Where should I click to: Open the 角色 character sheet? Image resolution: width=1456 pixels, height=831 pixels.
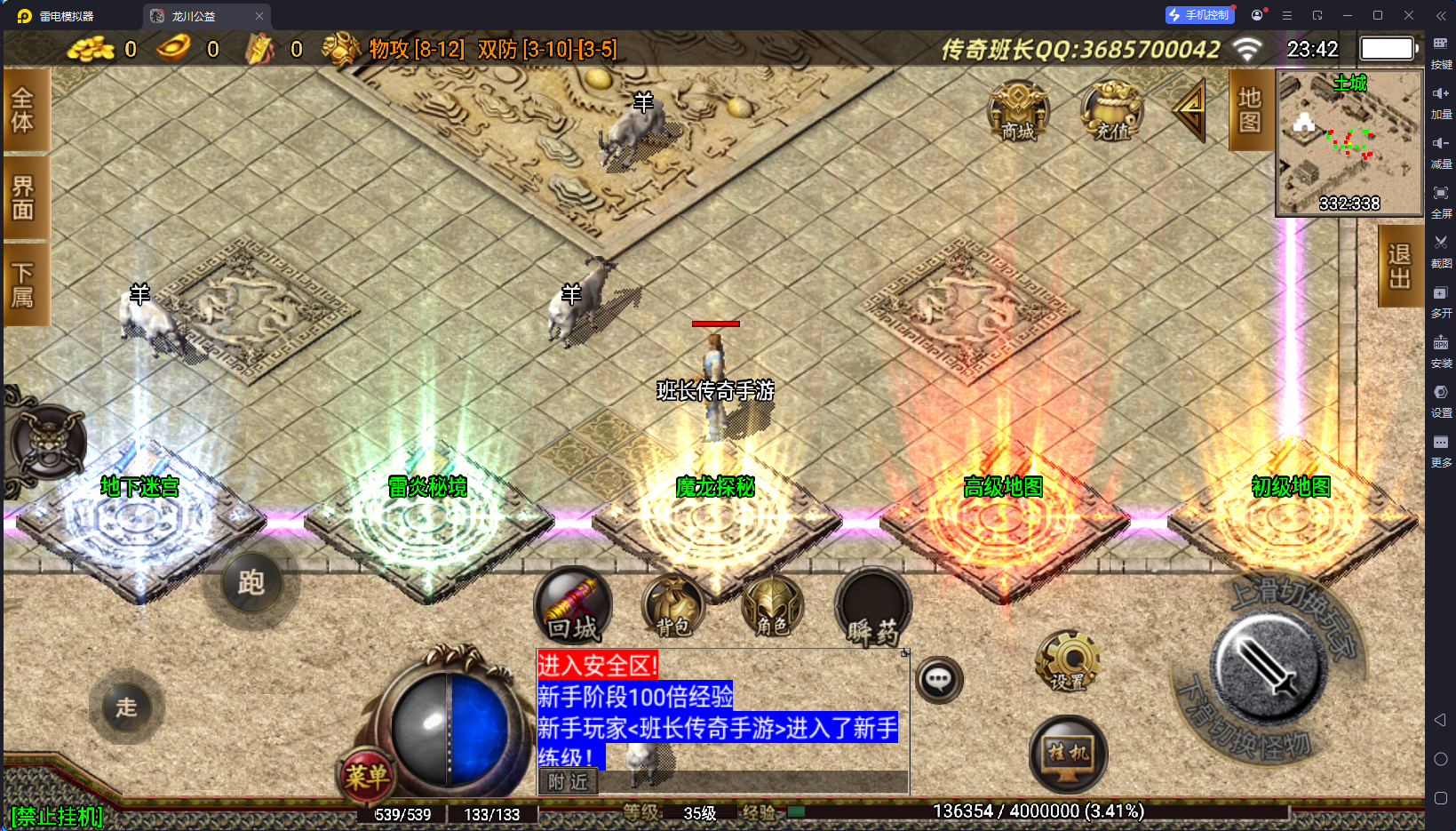click(772, 607)
